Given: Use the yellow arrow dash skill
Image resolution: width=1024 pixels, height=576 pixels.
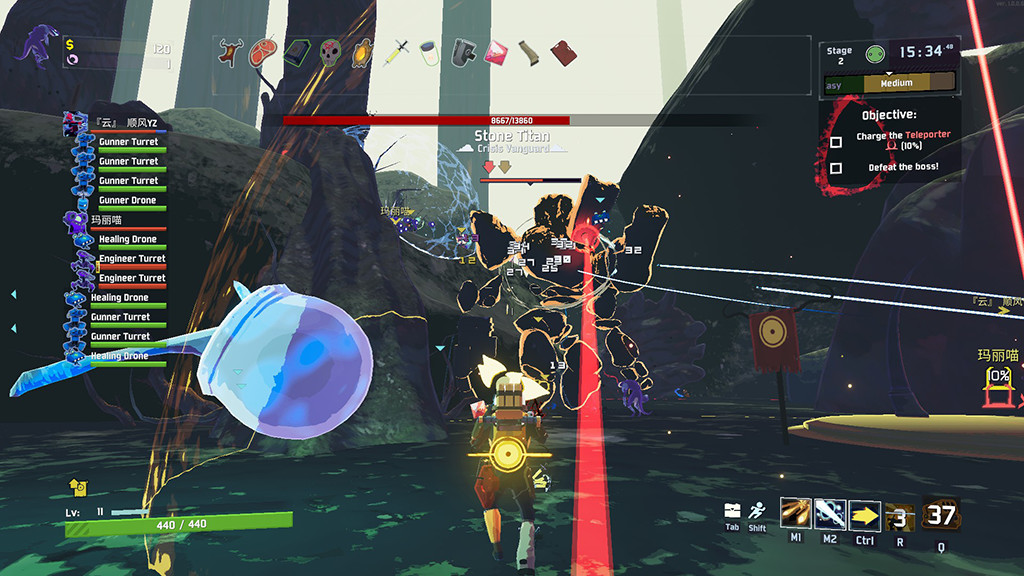Looking at the screenshot, I should coord(865,514).
